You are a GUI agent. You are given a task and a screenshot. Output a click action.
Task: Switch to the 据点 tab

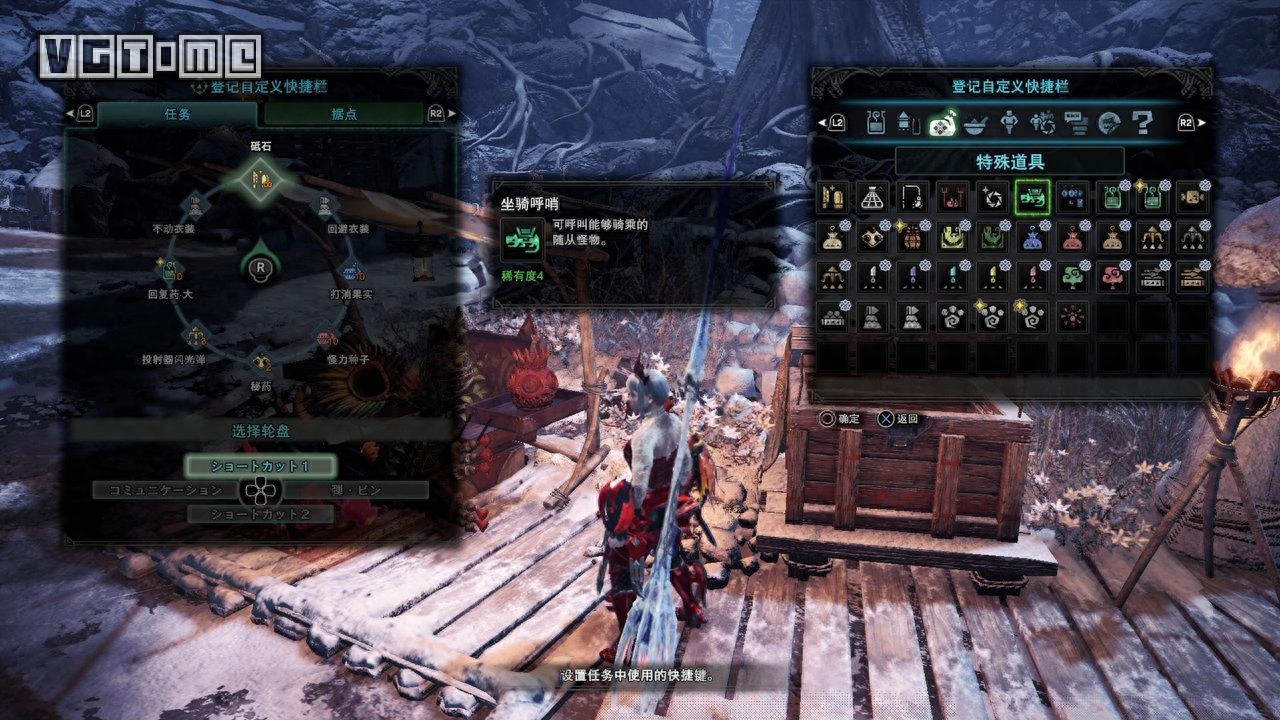tap(343, 114)
